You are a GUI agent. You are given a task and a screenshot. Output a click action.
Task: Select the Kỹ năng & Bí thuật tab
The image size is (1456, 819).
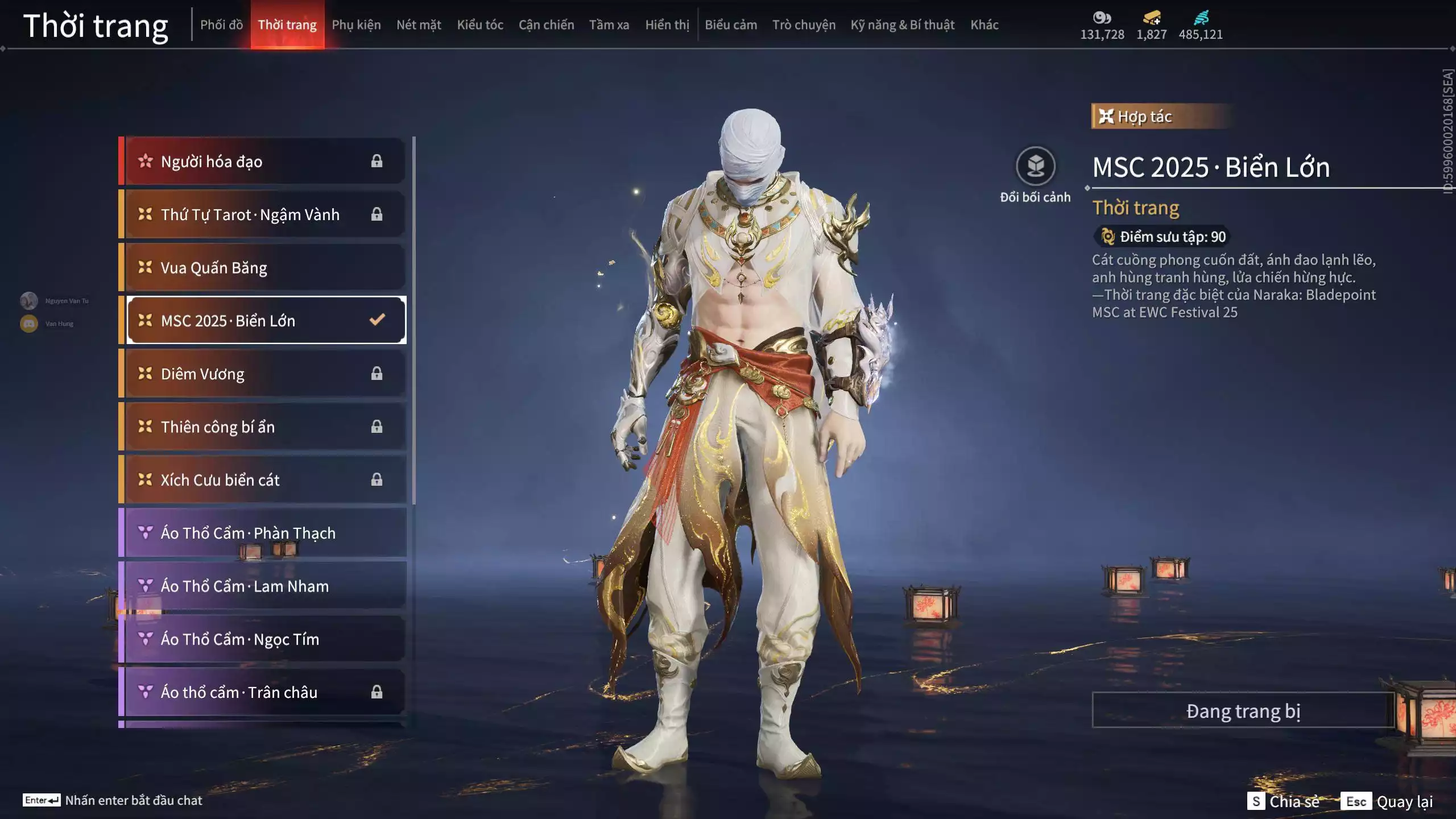[902, 25]
